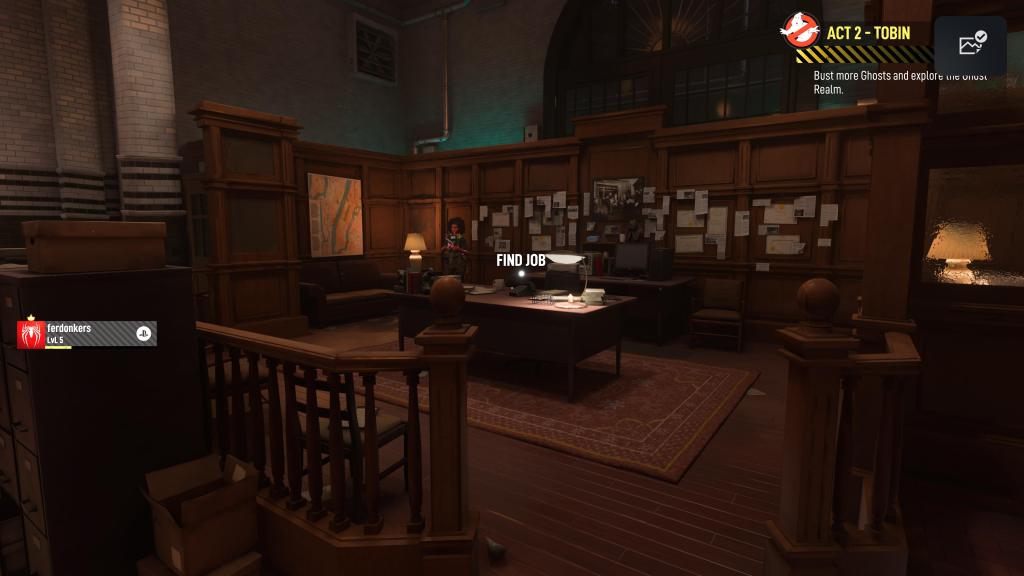Click the Ghostbusters logo icon
1024x576 pixels.
(x=801, y=34)
